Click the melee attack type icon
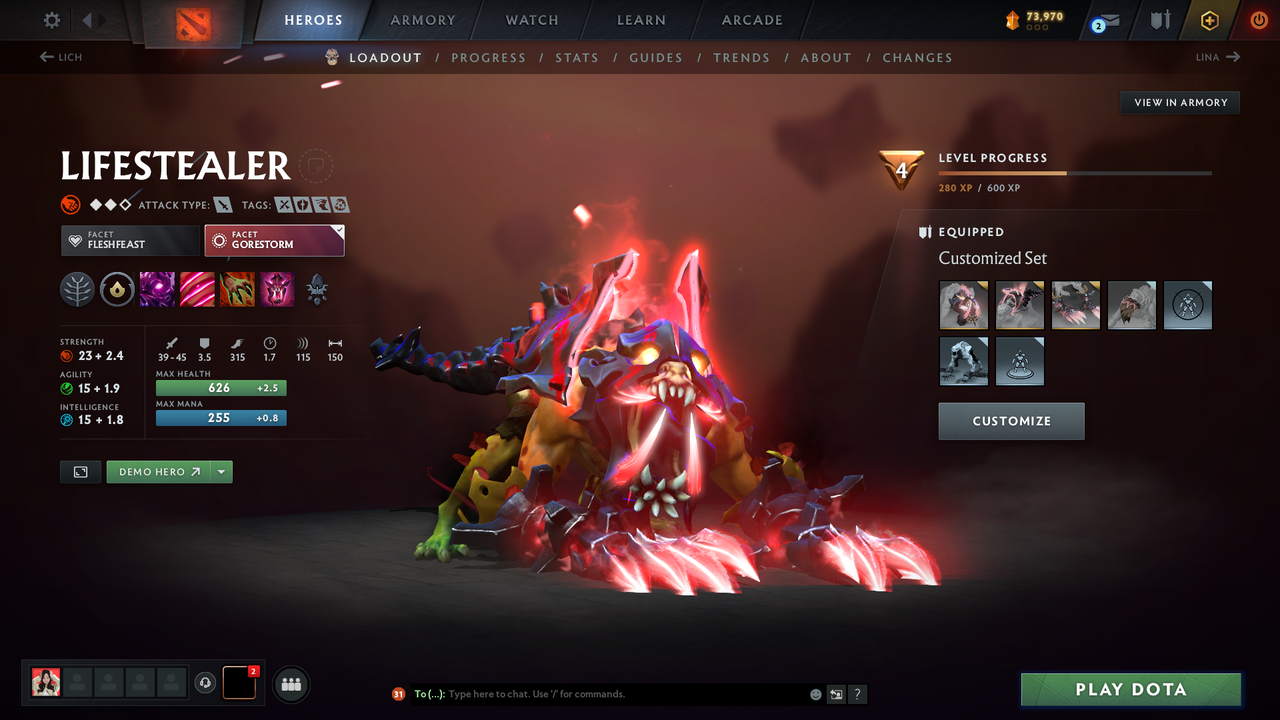 [223, 204]
